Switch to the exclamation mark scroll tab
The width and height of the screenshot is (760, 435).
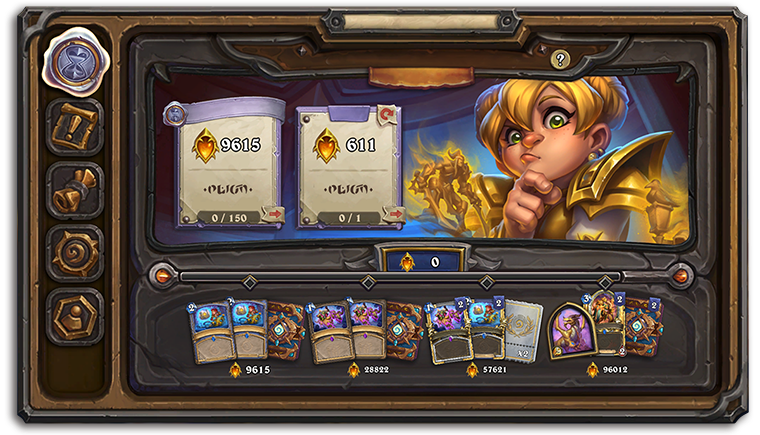point(74,126)
